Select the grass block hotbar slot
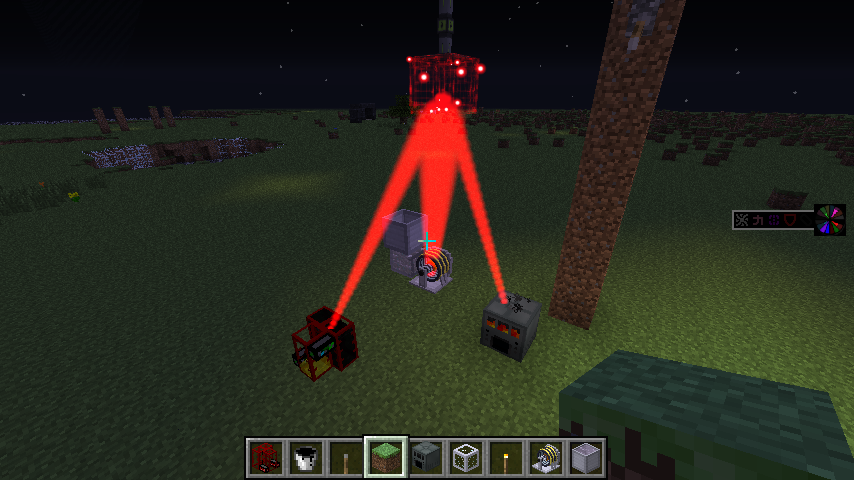Screen dimensions: 854x480 (x=386, y=458)
